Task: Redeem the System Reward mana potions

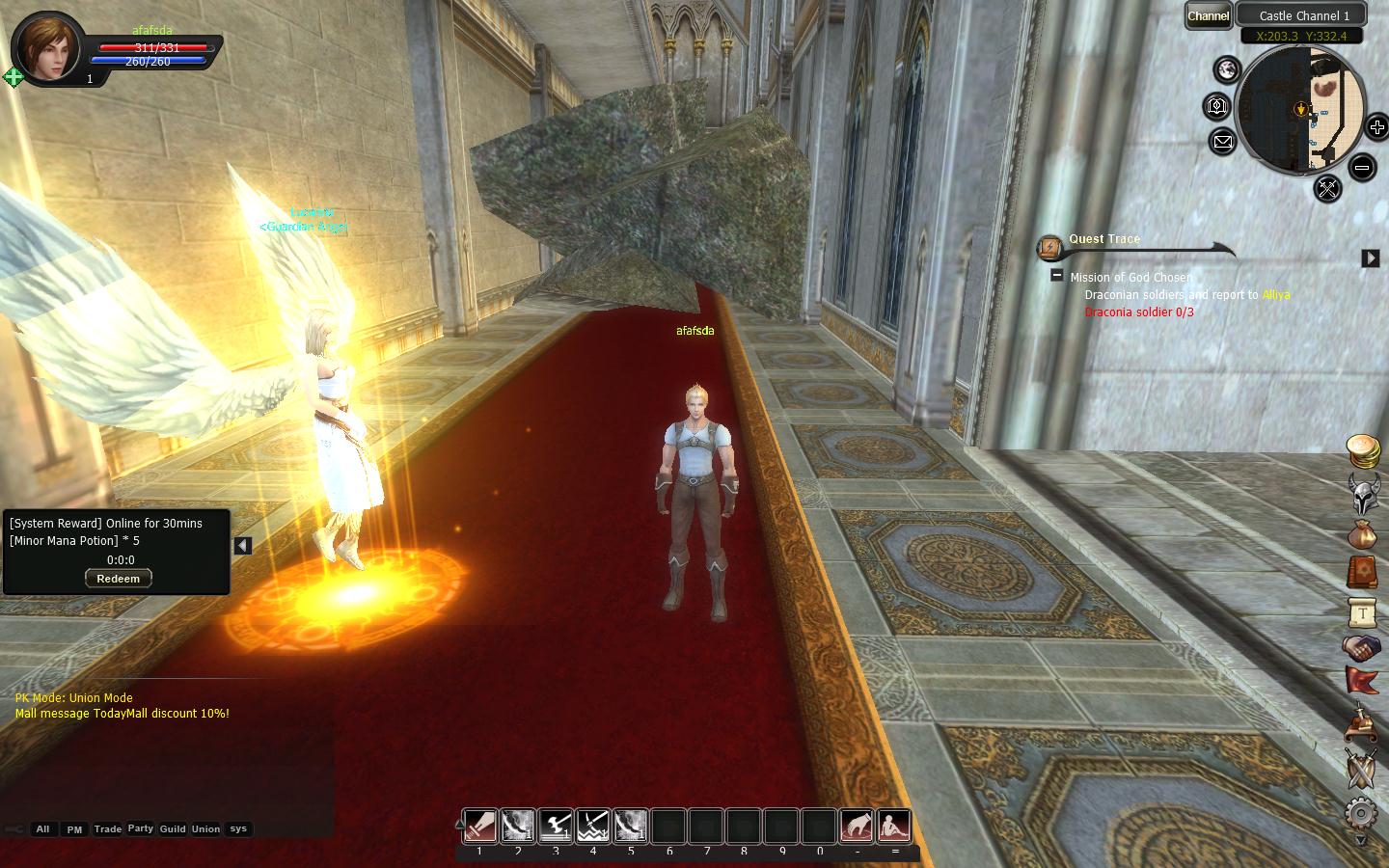Action: [118, 579]
